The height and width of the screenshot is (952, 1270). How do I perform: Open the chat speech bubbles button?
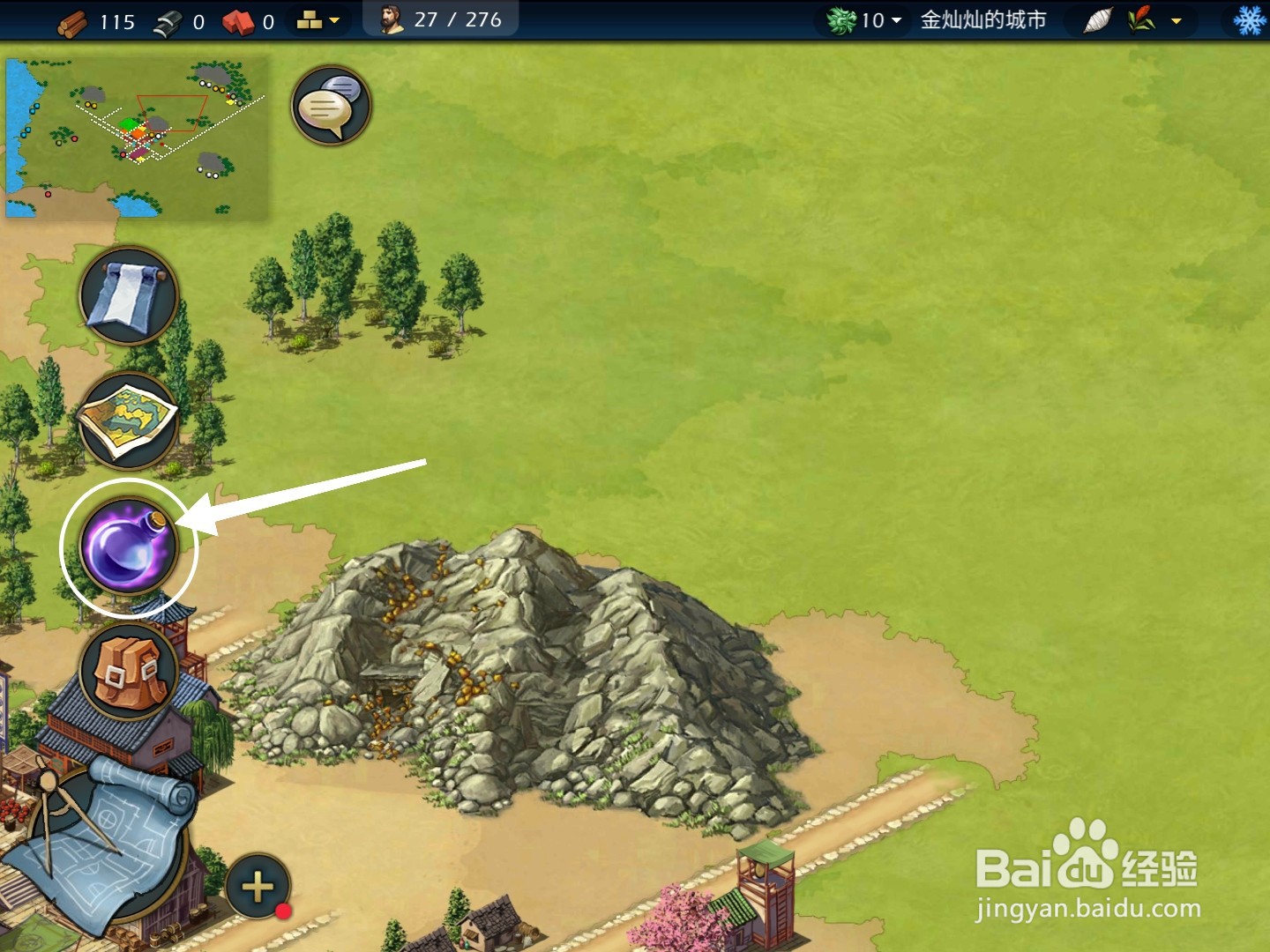click(331, 106)
